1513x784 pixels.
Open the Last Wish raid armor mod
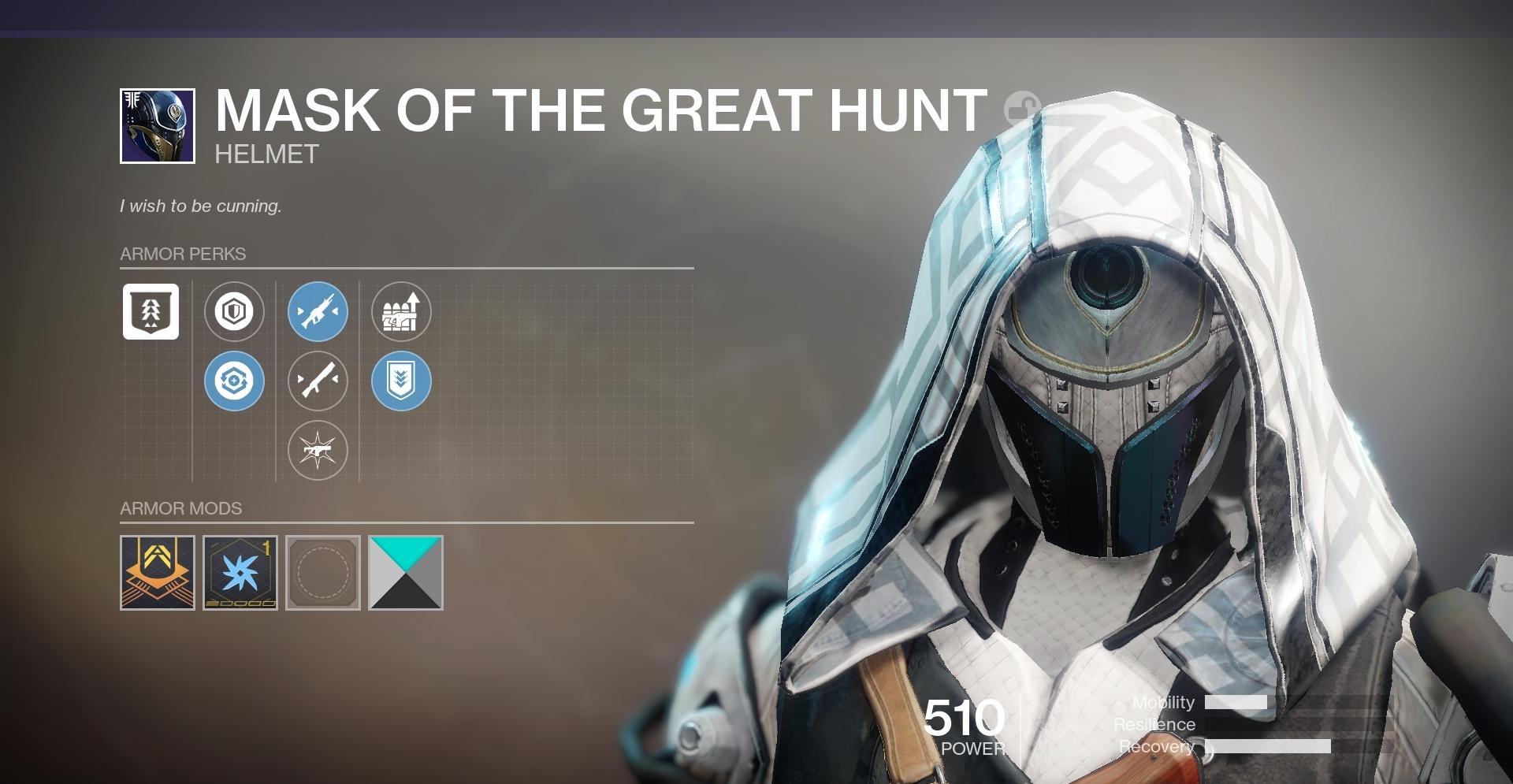coord(157,574)
